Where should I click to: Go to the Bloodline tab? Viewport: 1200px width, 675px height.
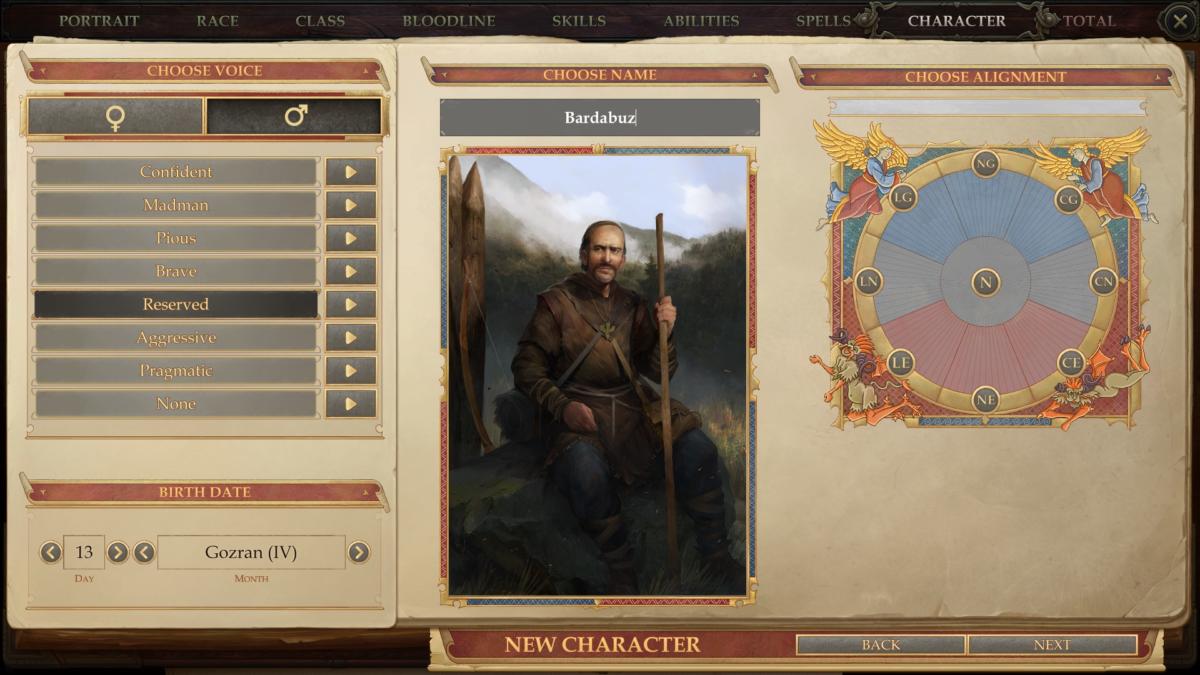point(448,20)
